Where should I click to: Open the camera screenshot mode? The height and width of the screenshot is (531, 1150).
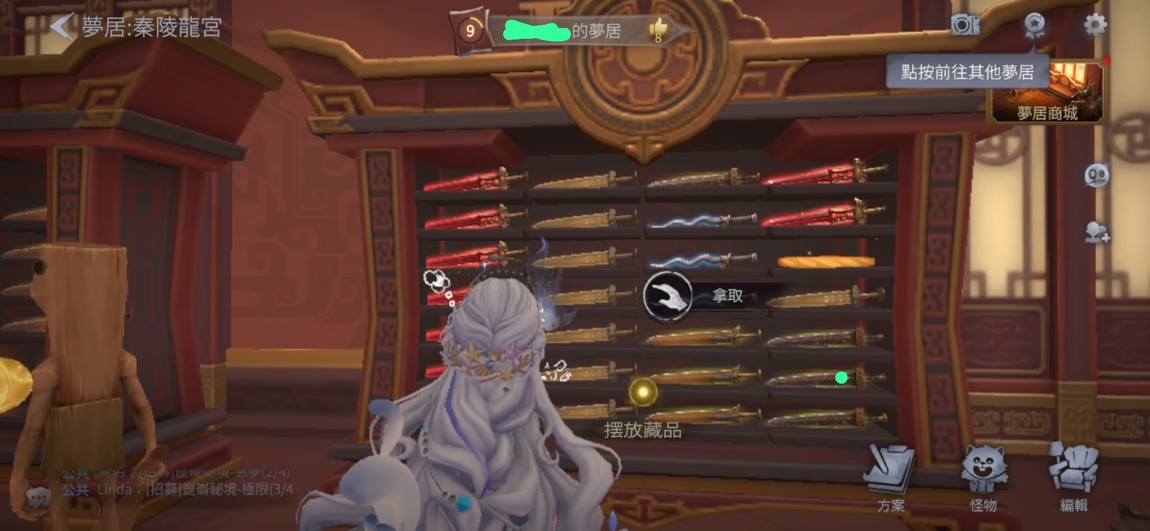[x=965, y=25]
